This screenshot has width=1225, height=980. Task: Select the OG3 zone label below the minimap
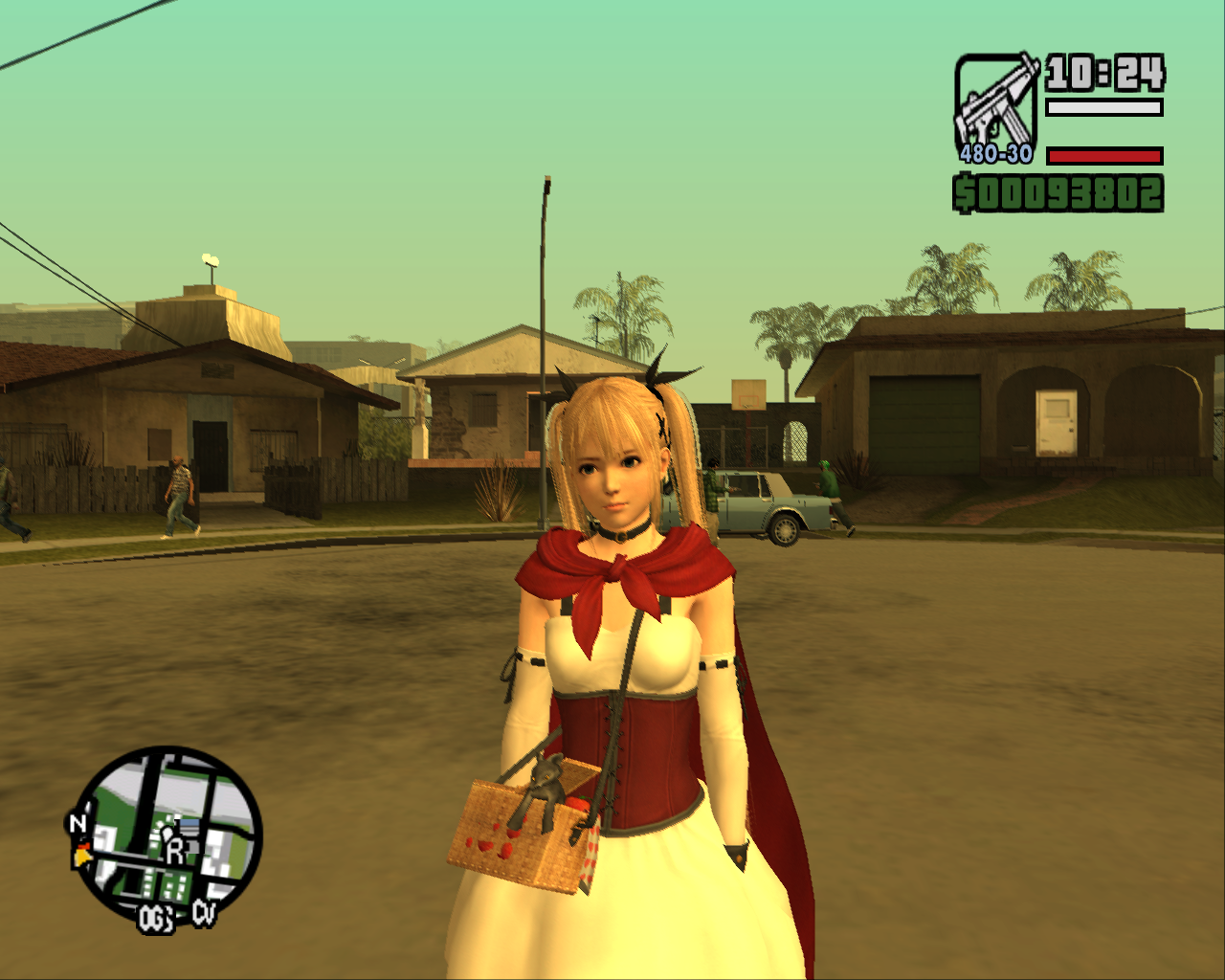click(155, 917)
